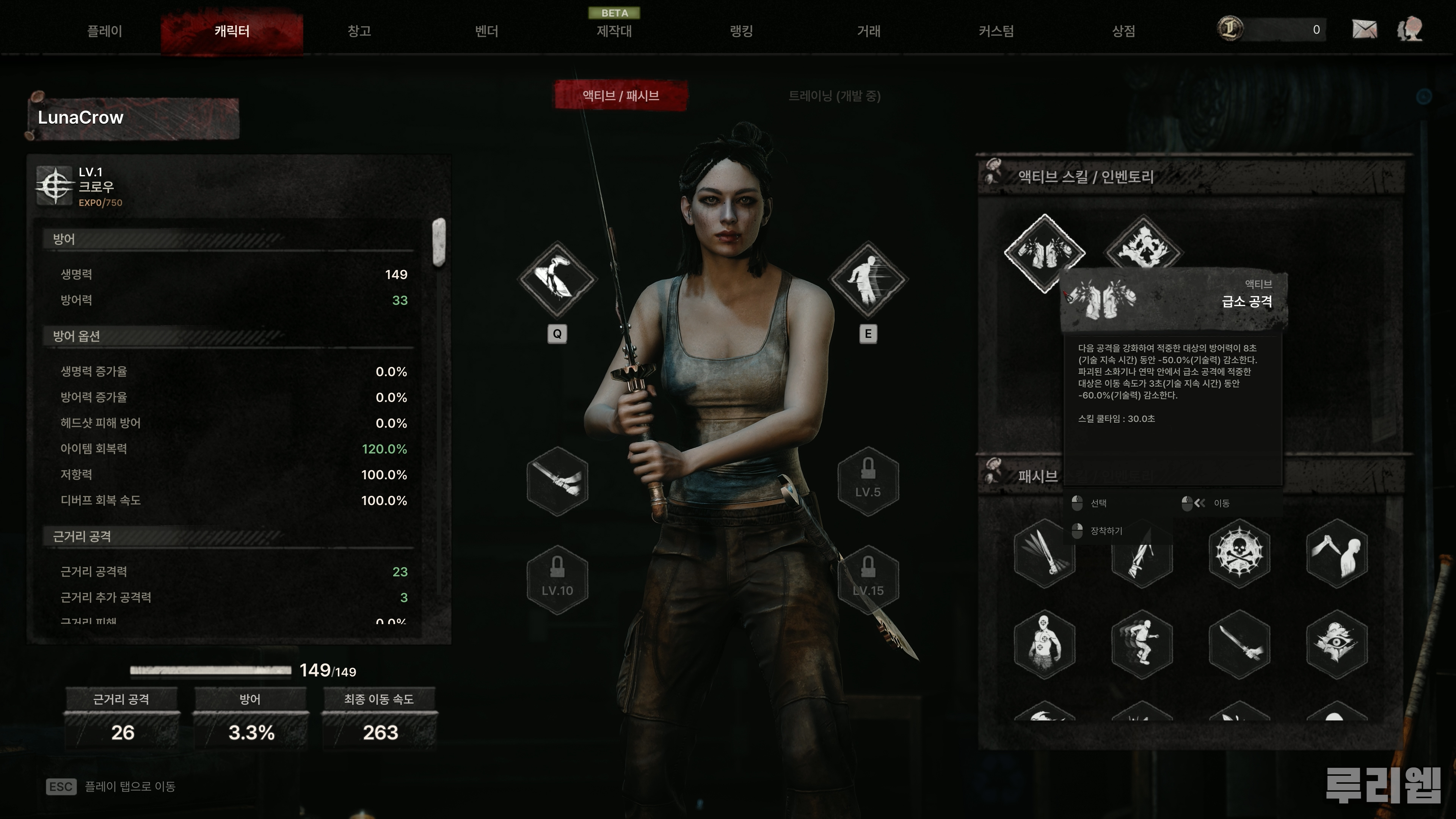Open the 벤더 tab
The image size is (1456, 819).
[486, 31]
